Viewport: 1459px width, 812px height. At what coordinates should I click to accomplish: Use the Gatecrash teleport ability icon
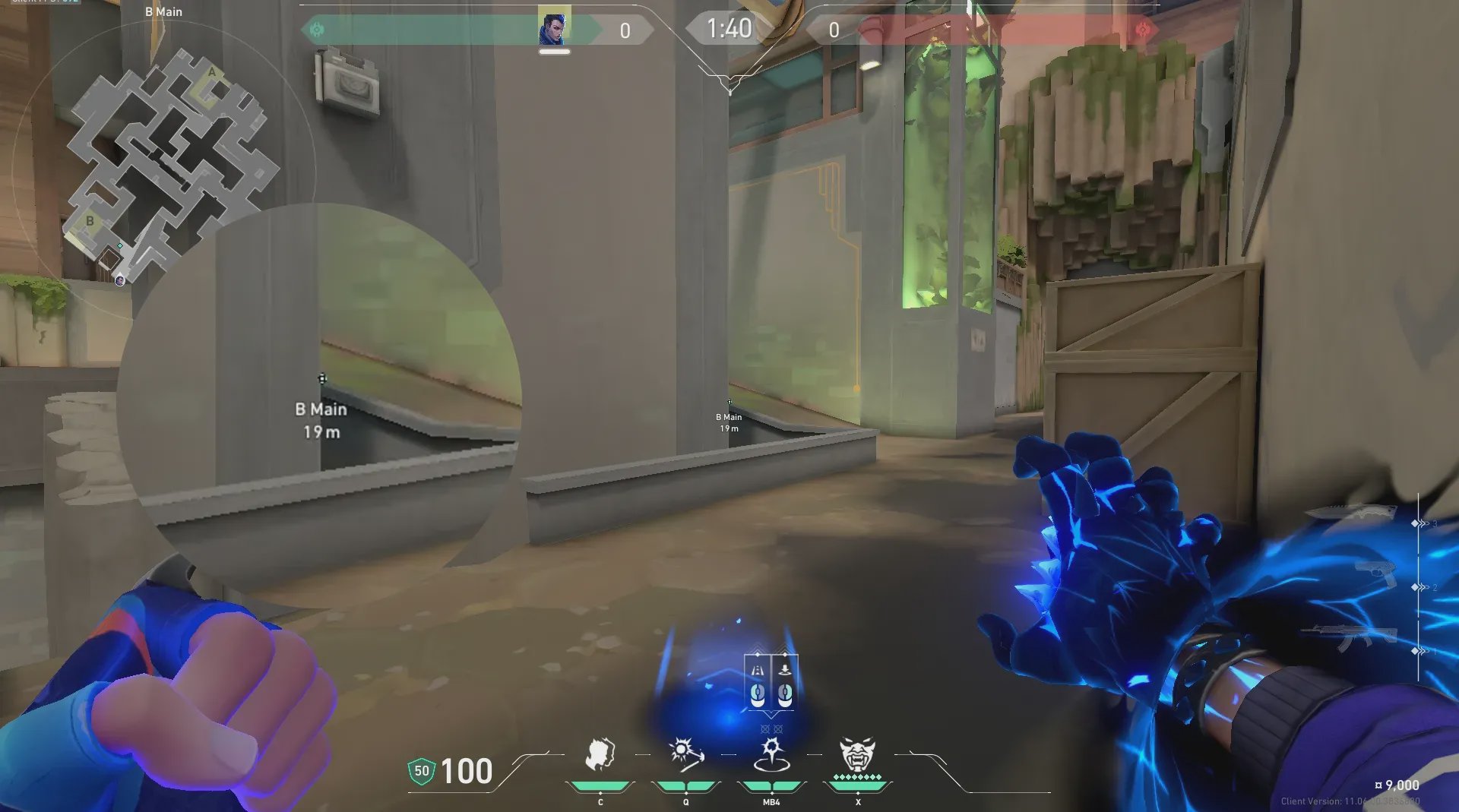771,756
